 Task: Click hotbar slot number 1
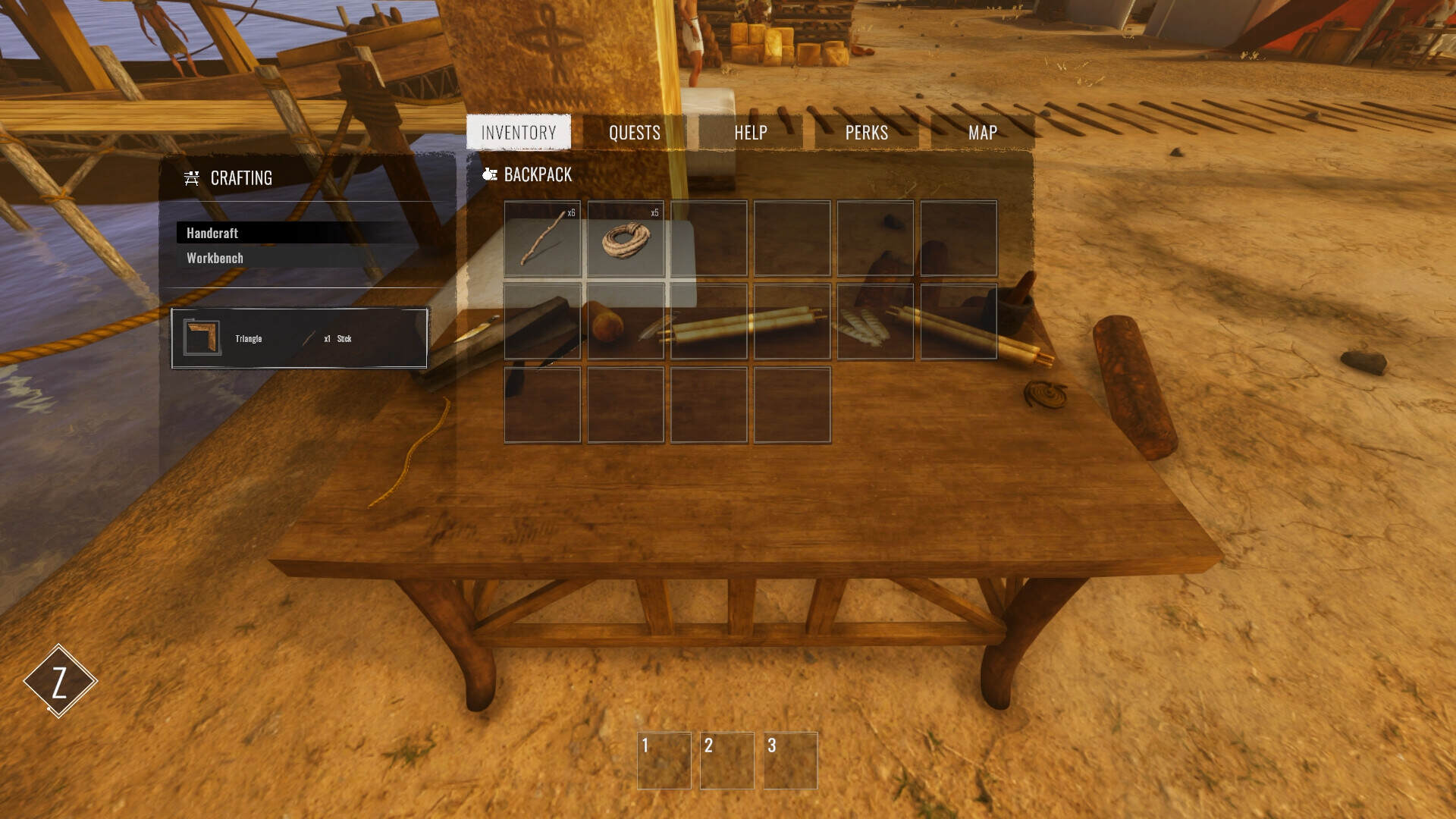point(664,761)
